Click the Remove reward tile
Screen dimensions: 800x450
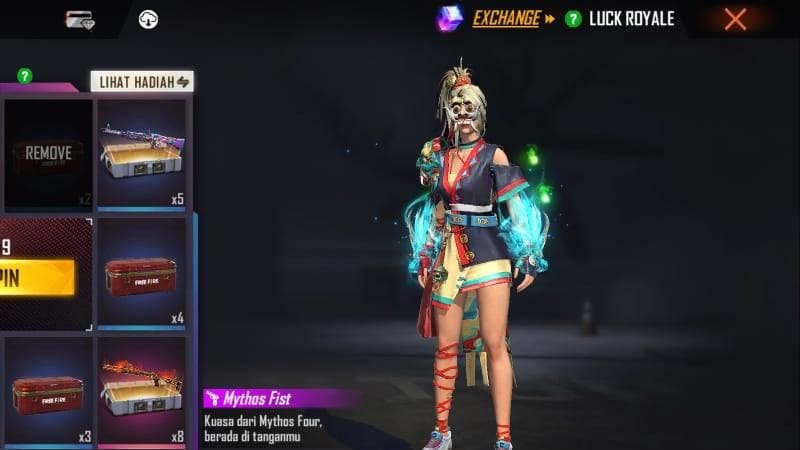click(47, 153)
